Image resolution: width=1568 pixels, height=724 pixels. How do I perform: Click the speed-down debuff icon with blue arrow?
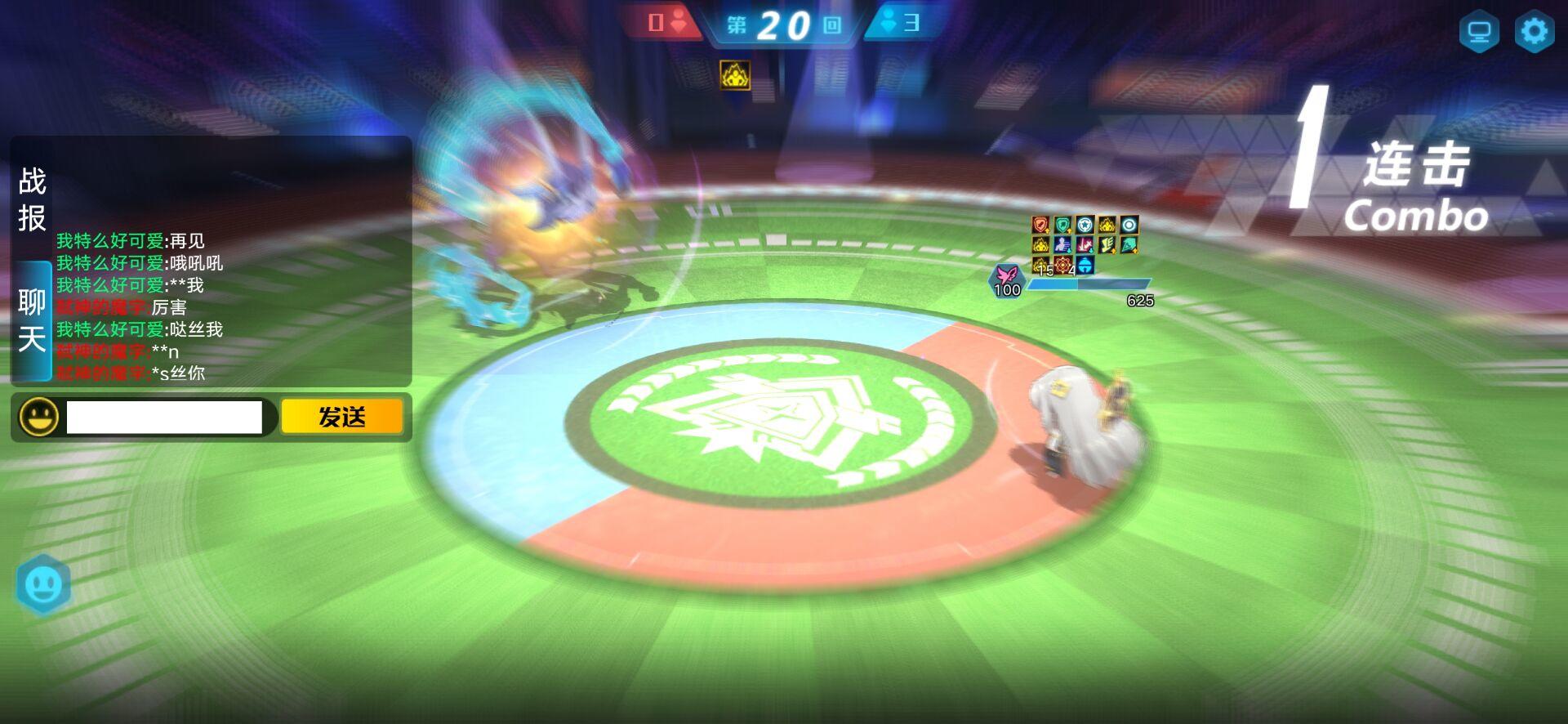click(1062, 245)
